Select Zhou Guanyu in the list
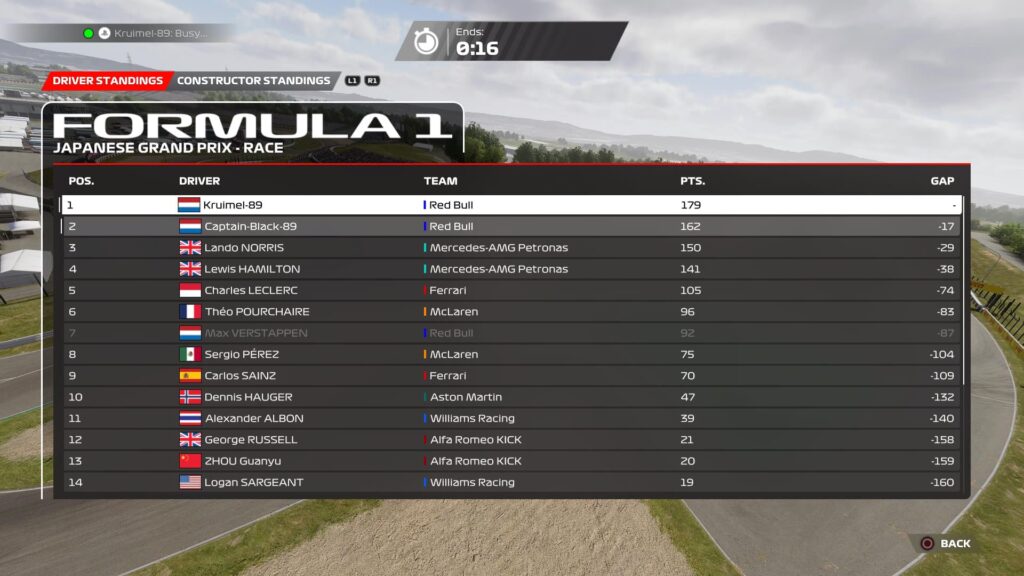This screenshot has height=576, width=1024. pos(510,461)
